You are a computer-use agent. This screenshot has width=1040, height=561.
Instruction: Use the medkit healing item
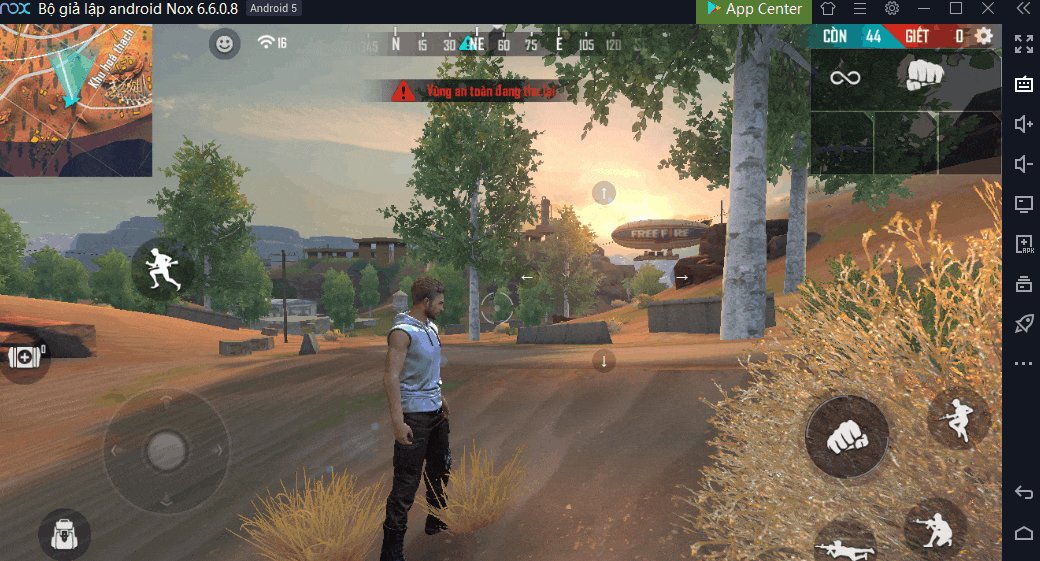coord(22,357)
